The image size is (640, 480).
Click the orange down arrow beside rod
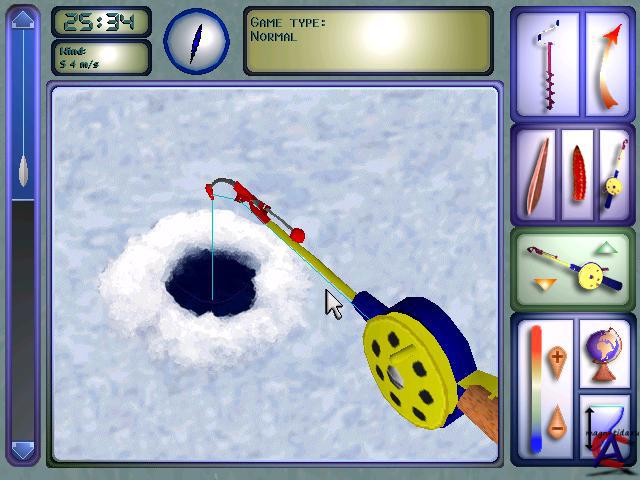pyautogui.click(x=545, y=285)
